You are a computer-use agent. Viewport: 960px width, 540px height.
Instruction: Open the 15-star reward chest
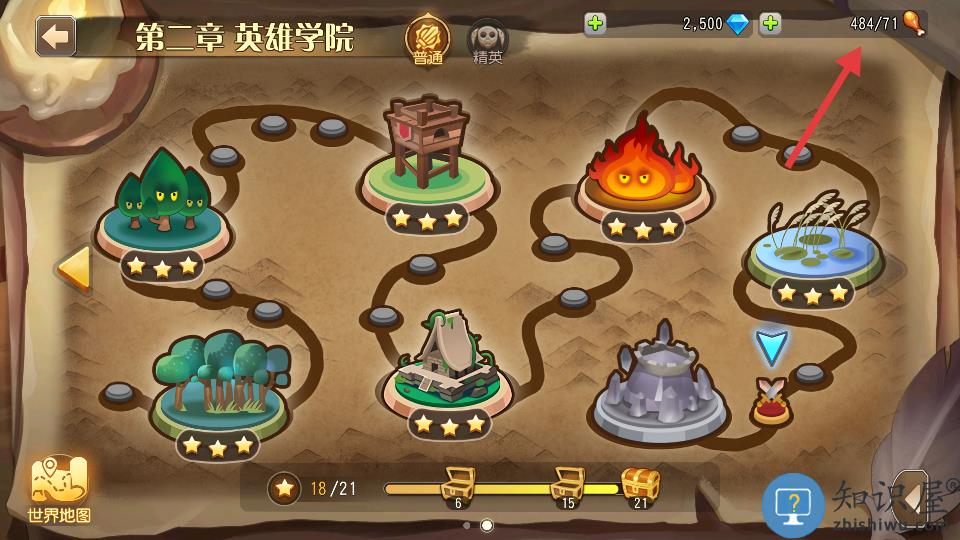point(567,485)
